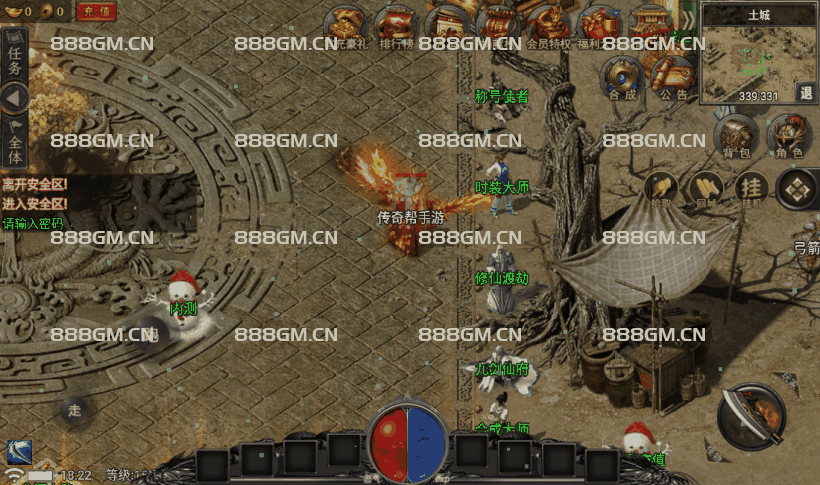Use the 回城 return to town button
Viewport: 820px width, 485px height.
click(x=706, y=188)
